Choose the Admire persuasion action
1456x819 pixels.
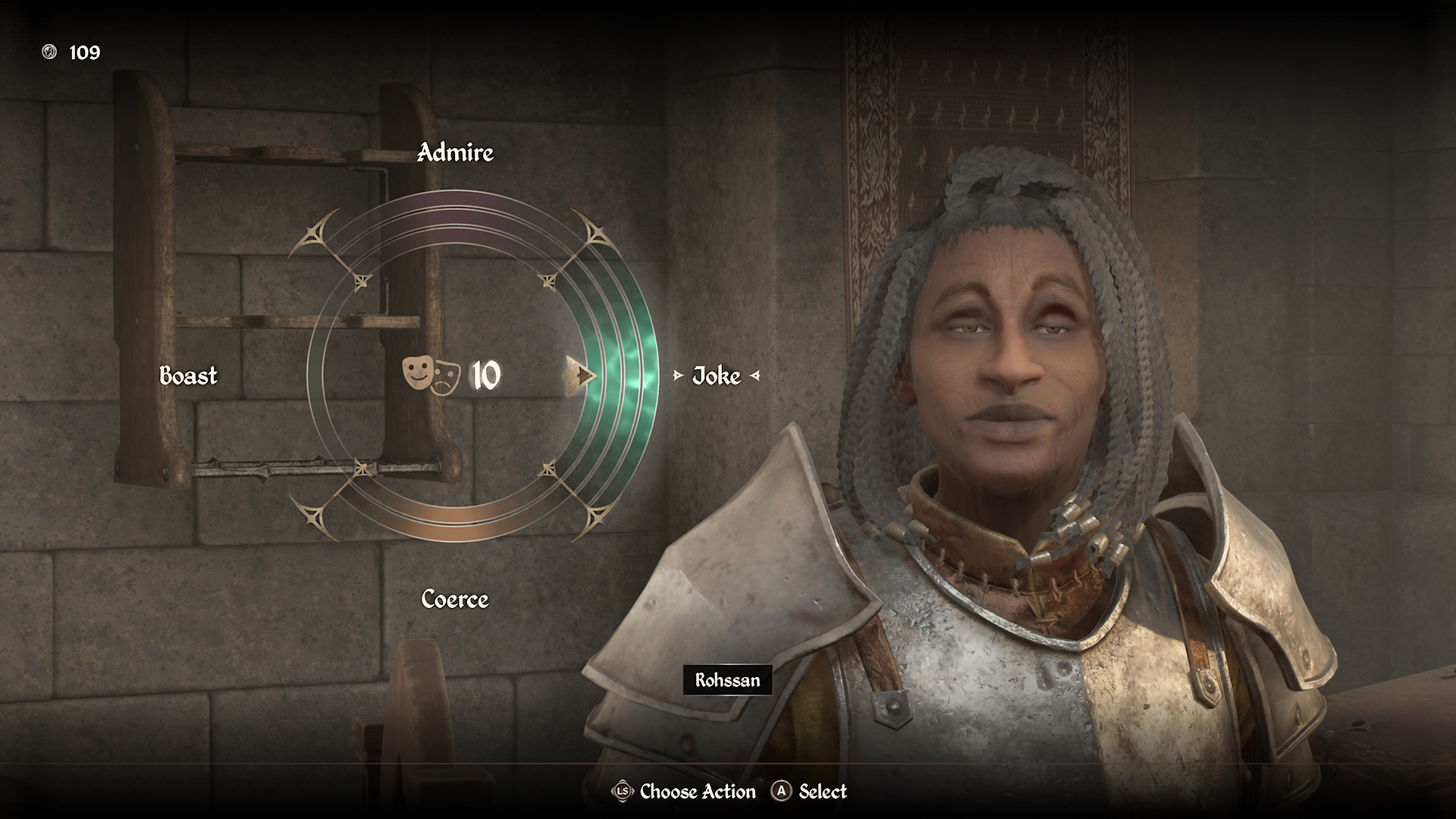pos(455,153)
